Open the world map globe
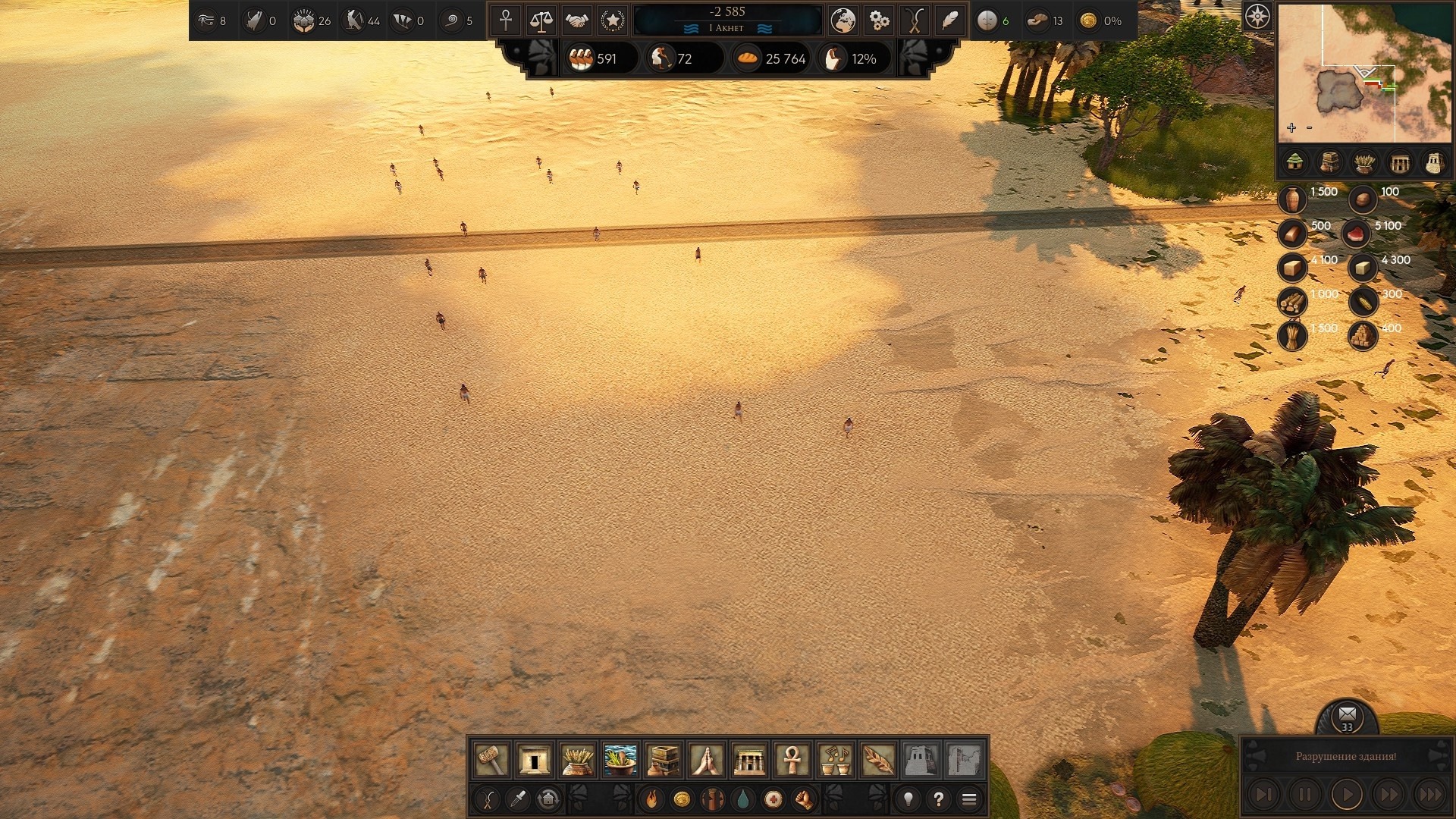The width and height of the screenshot is (1456, 819). (843, 20)
